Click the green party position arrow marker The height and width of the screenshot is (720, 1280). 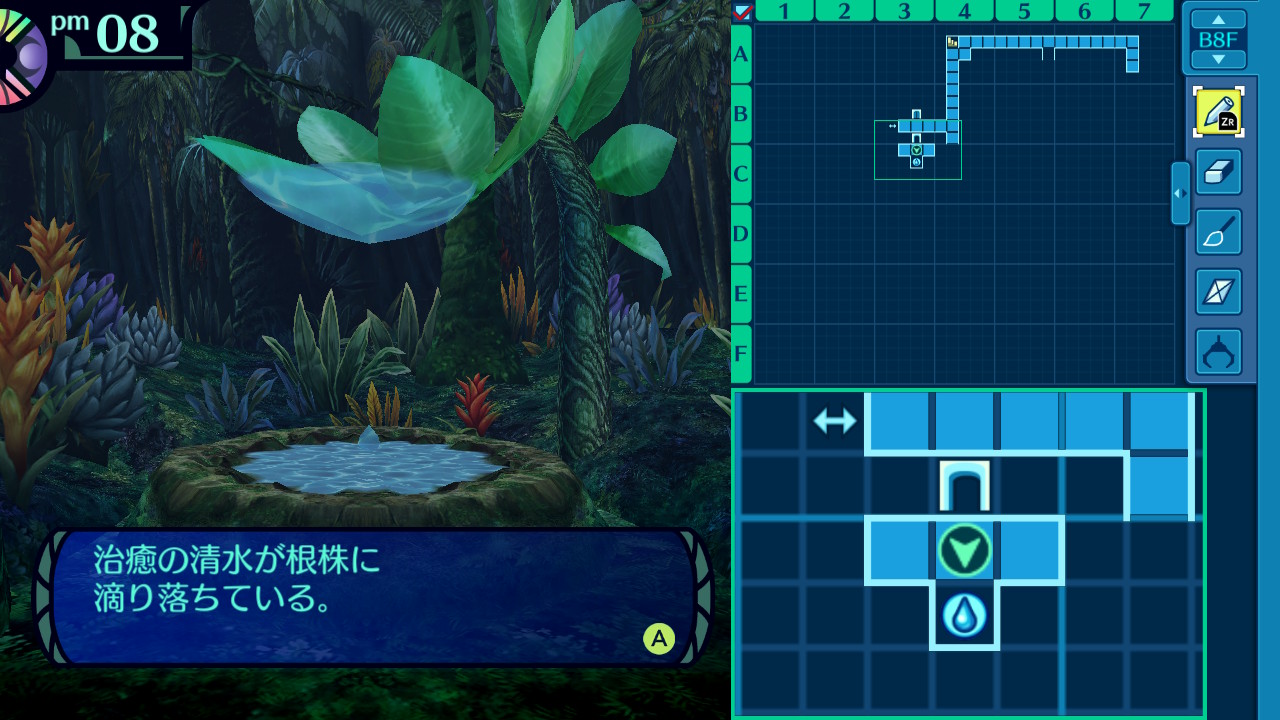point(964,550)
